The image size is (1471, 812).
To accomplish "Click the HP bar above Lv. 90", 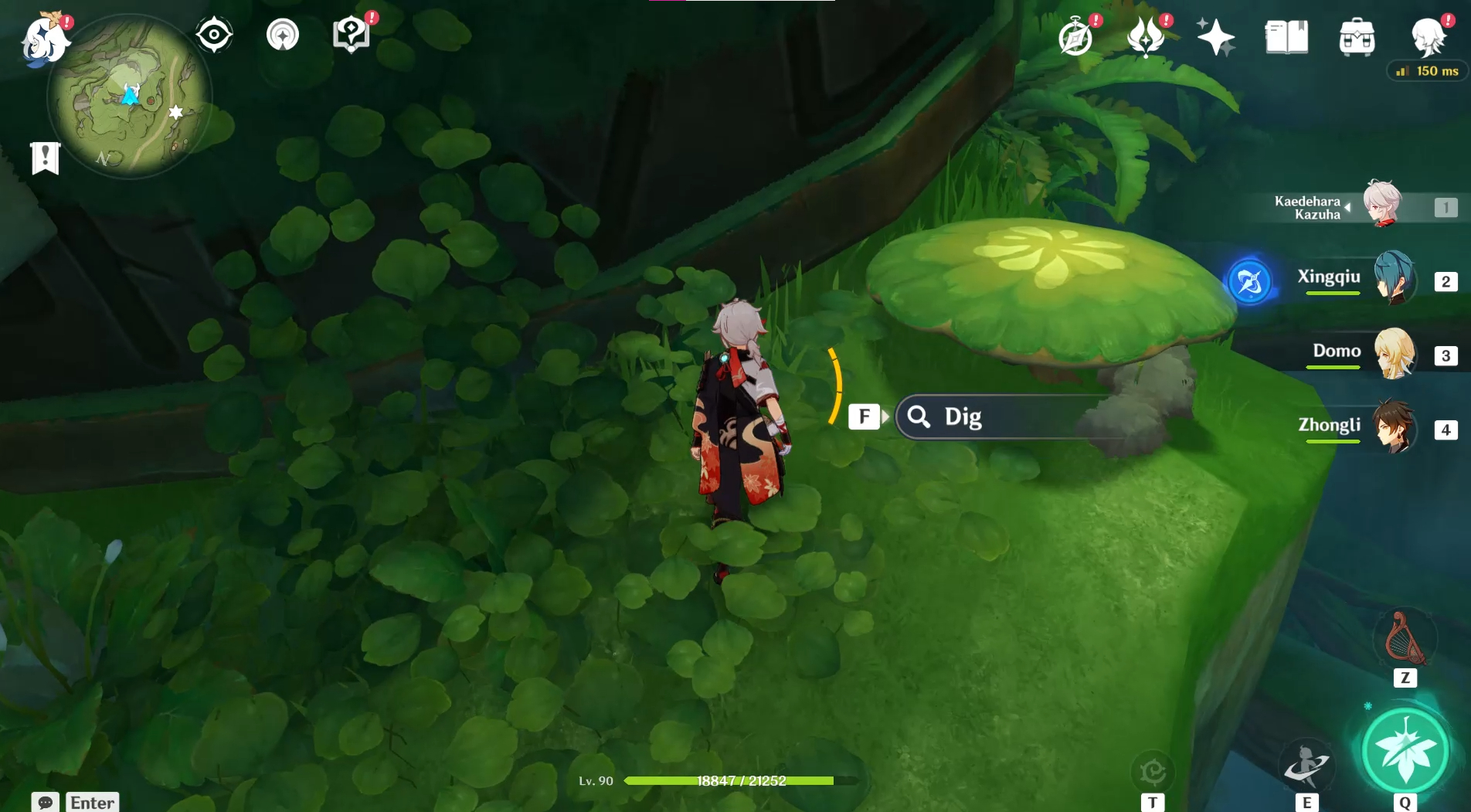I will 730,781.
